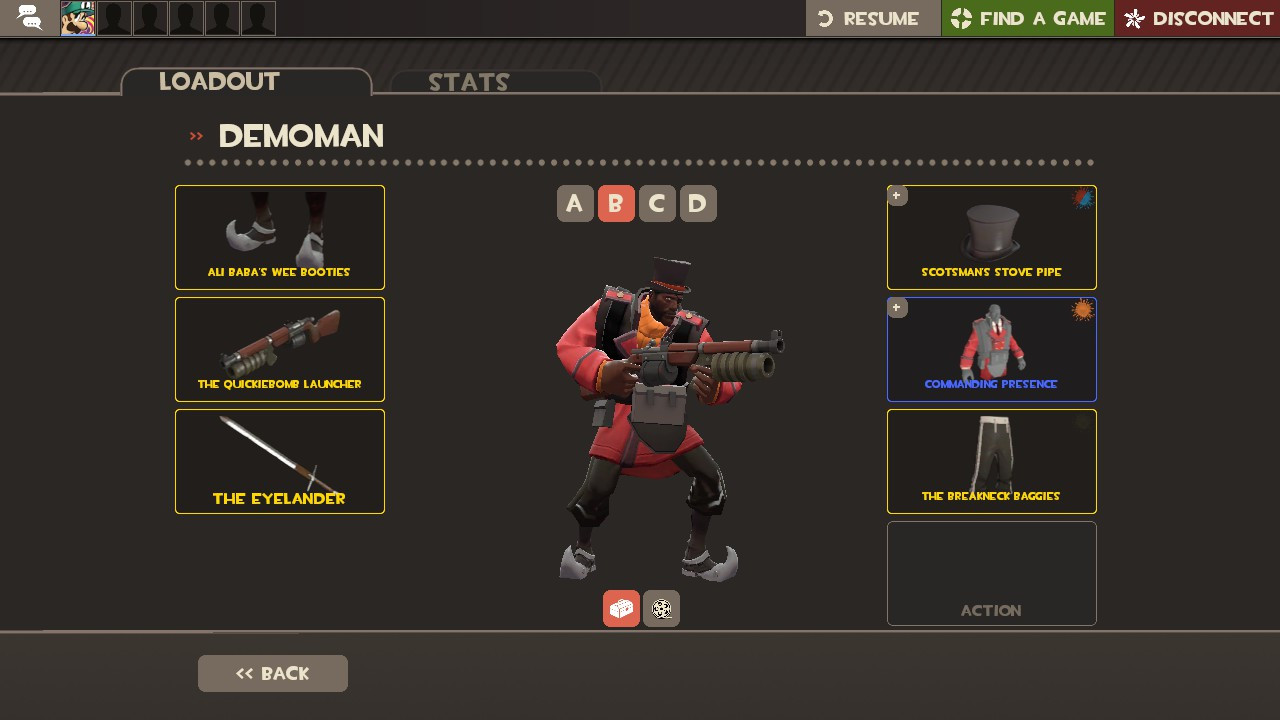Viewport: 1280px width, 720px height.
Task: Click the plus badge on Scotsman's Stove Pipe
Action: pos(897,196)
